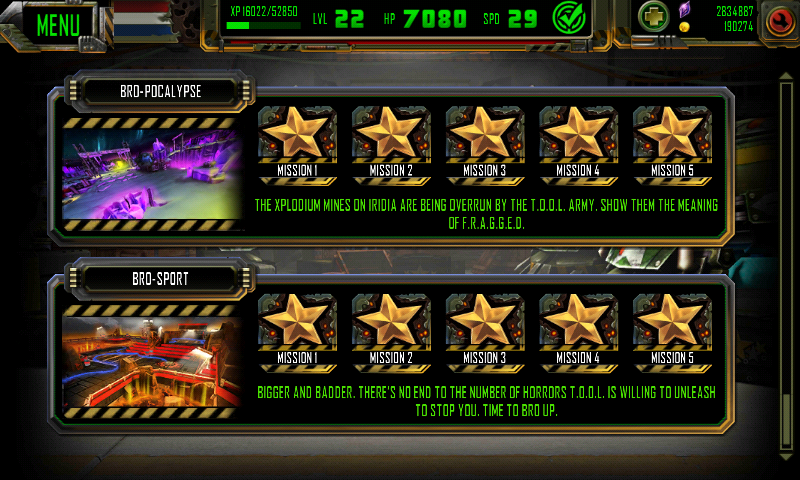Play Bro-sport Mission 5
The height and width of the screenshot is (480, 800).
click(672, 328)
